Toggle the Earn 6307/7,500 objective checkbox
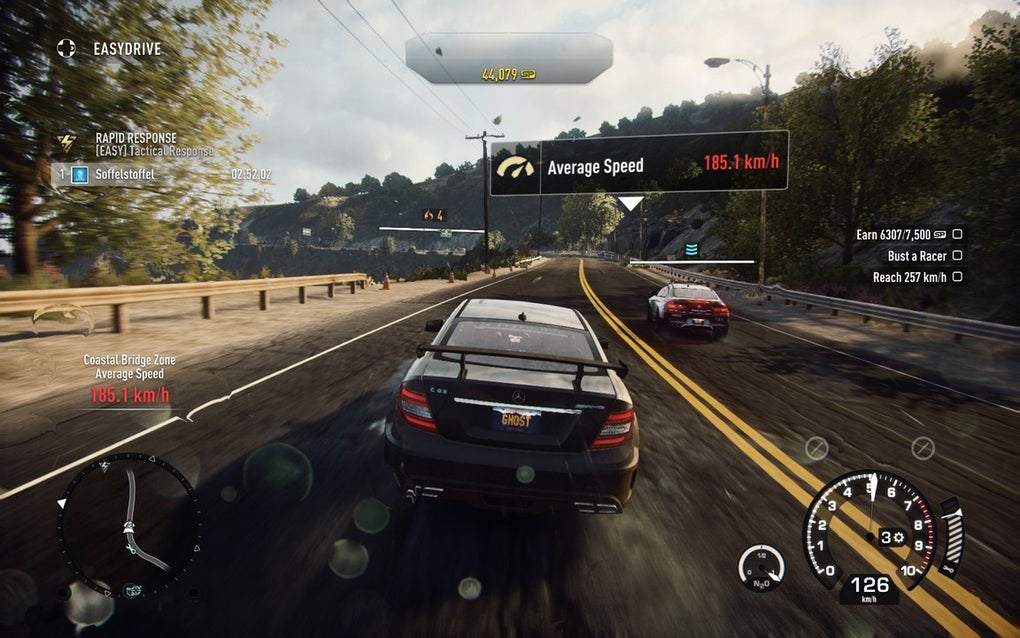Image resolution: width=1020 pixels, height=638 pixels. (x=957, y=234)
